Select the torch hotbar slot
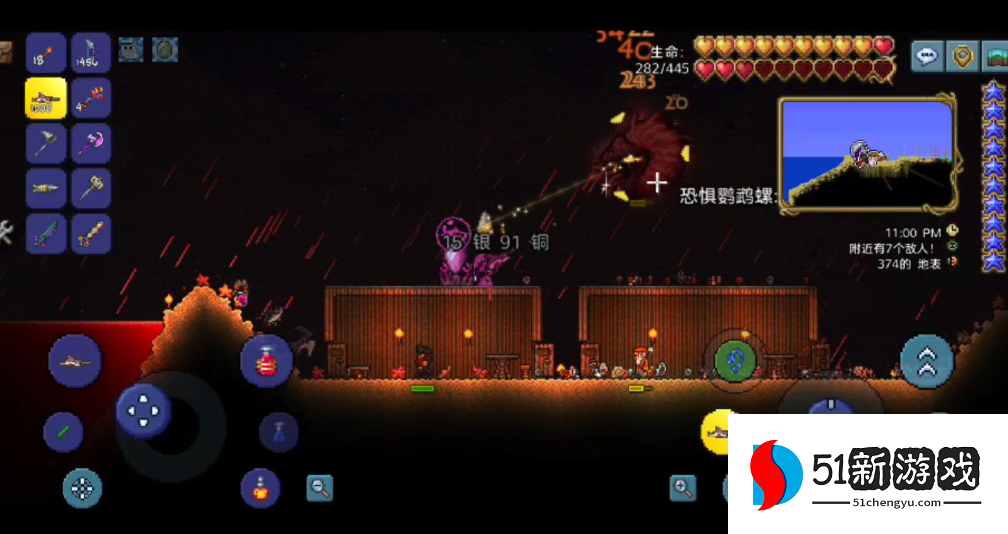The height and width of the screenshot is (534, 1008). [x=46, y=53]
